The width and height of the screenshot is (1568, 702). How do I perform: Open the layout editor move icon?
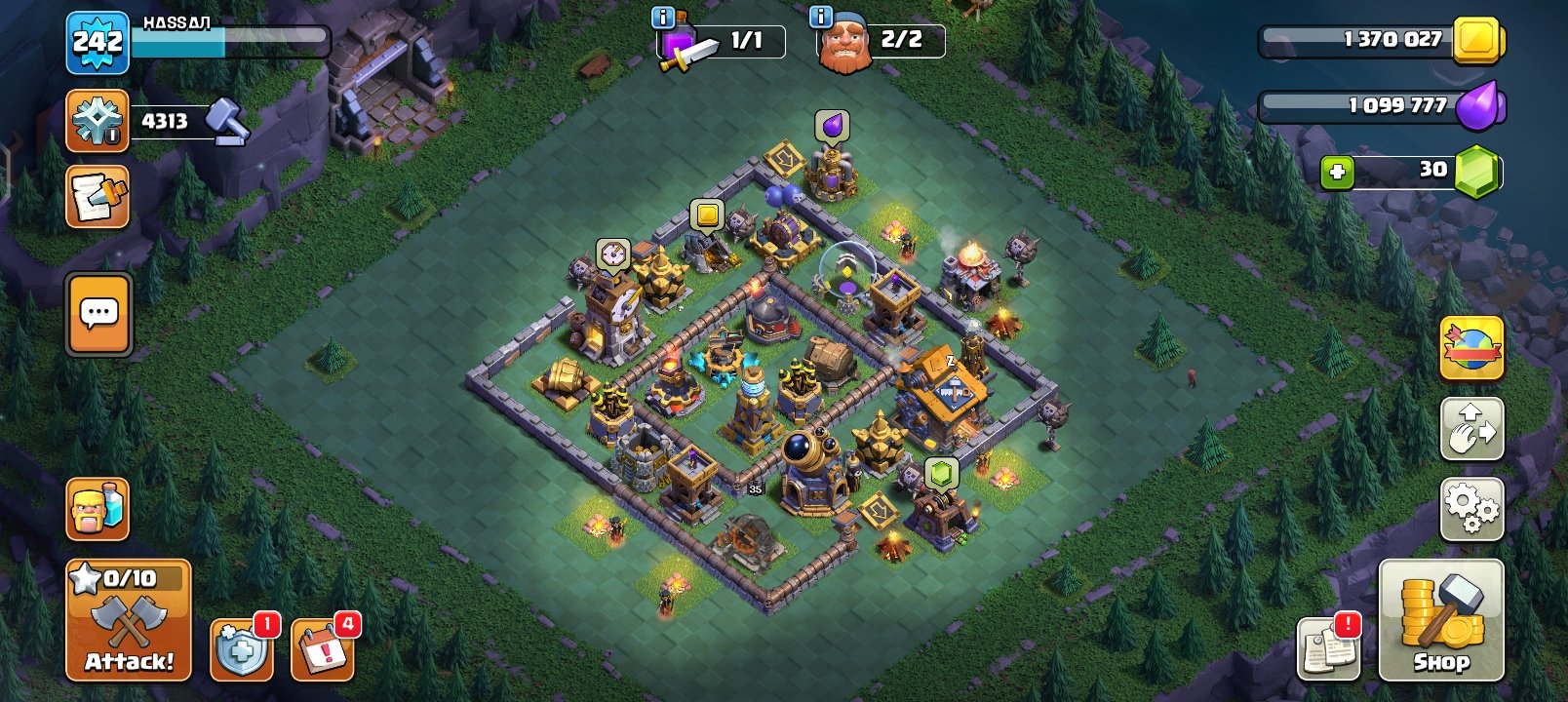[1471, 427]
